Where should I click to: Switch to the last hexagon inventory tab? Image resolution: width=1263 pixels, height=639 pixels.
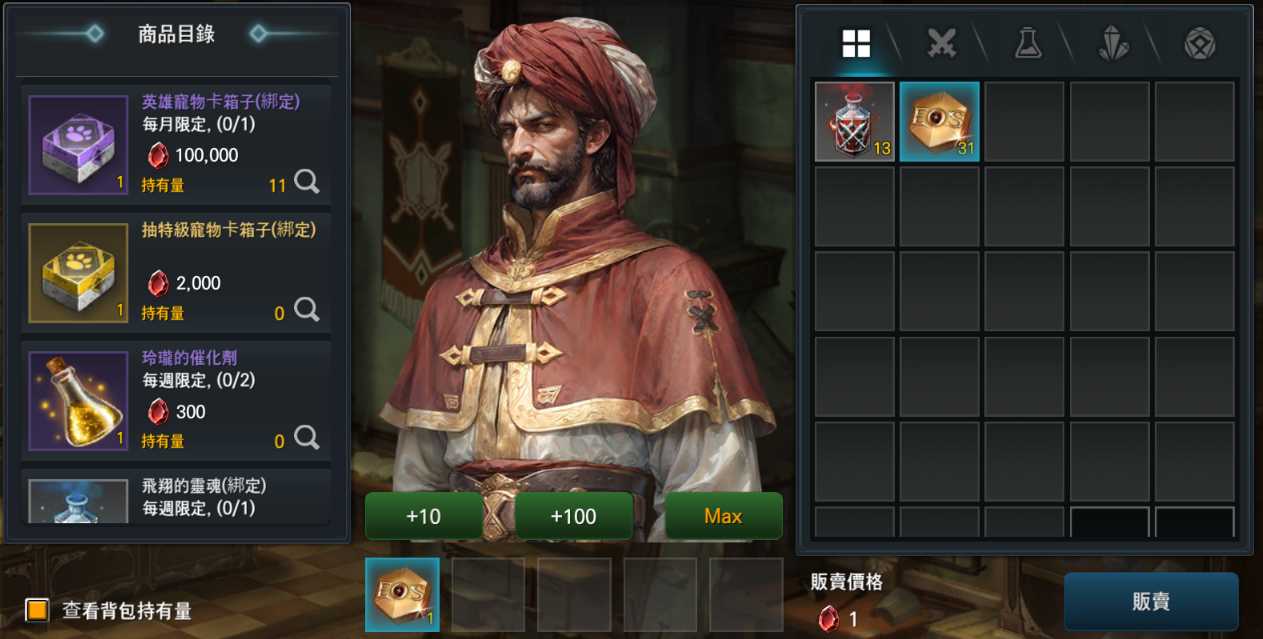[x=1199, y=43]
